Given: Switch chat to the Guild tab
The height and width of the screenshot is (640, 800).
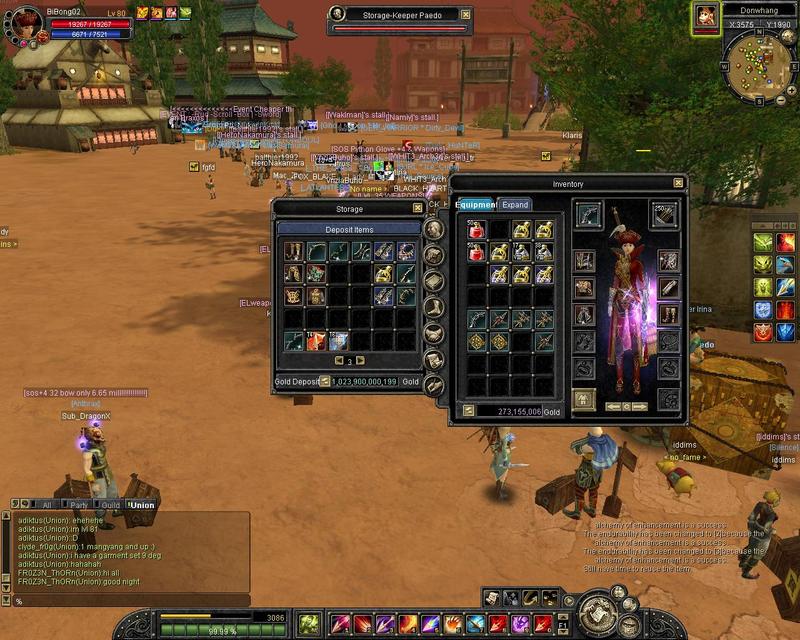Looking at the screenshot, I should tap(109, 505).
